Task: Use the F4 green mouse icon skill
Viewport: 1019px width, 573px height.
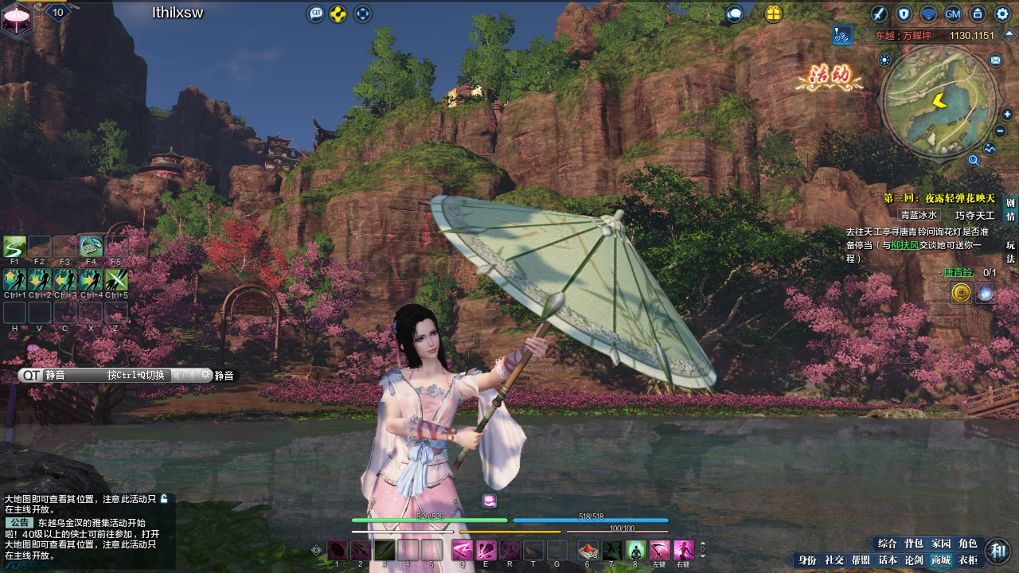Action: point(91,246)
